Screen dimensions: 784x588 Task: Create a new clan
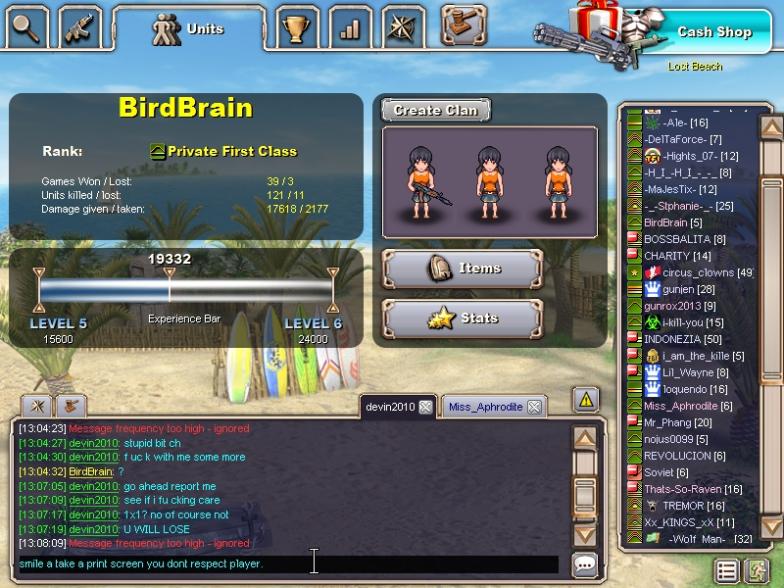click(x=436, y=110)
